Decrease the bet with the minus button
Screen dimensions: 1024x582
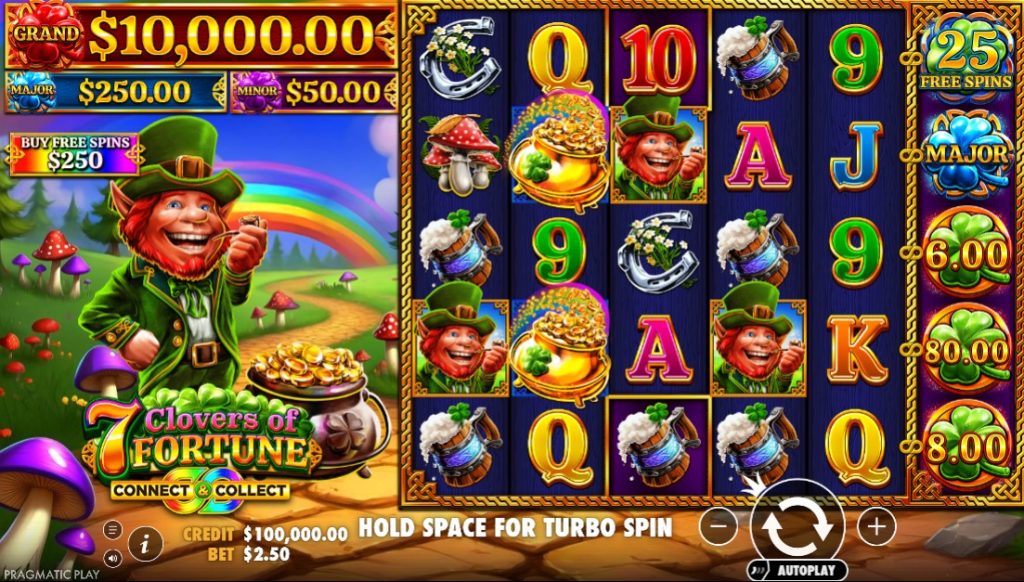coord(718,525)
